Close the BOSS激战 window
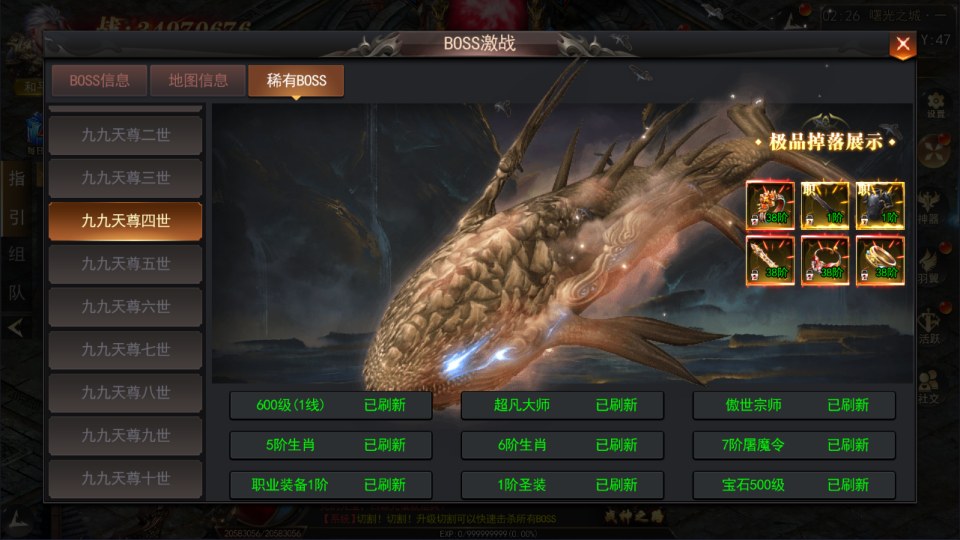 pos(903,45)
